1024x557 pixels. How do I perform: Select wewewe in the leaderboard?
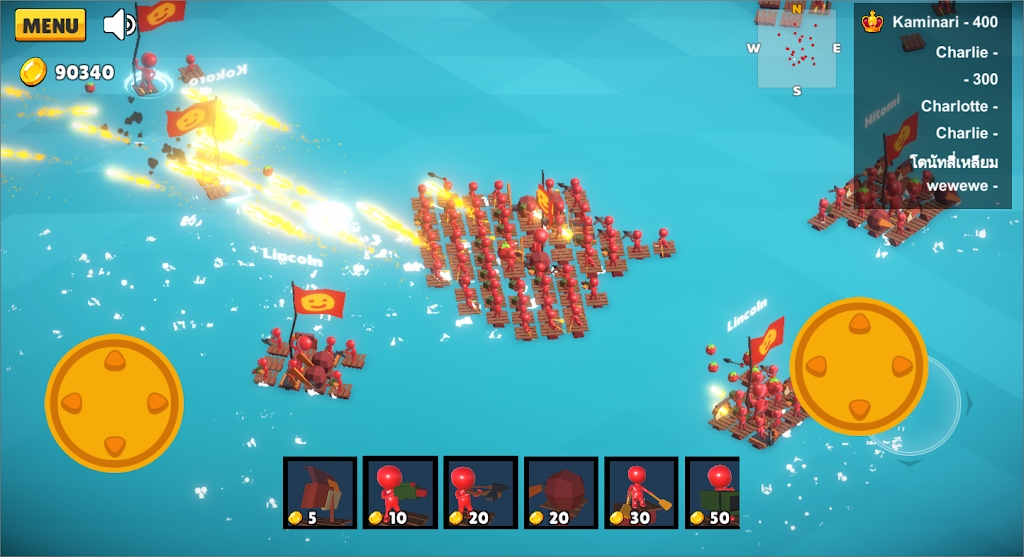pyautogui.click(x=961, y=185)
